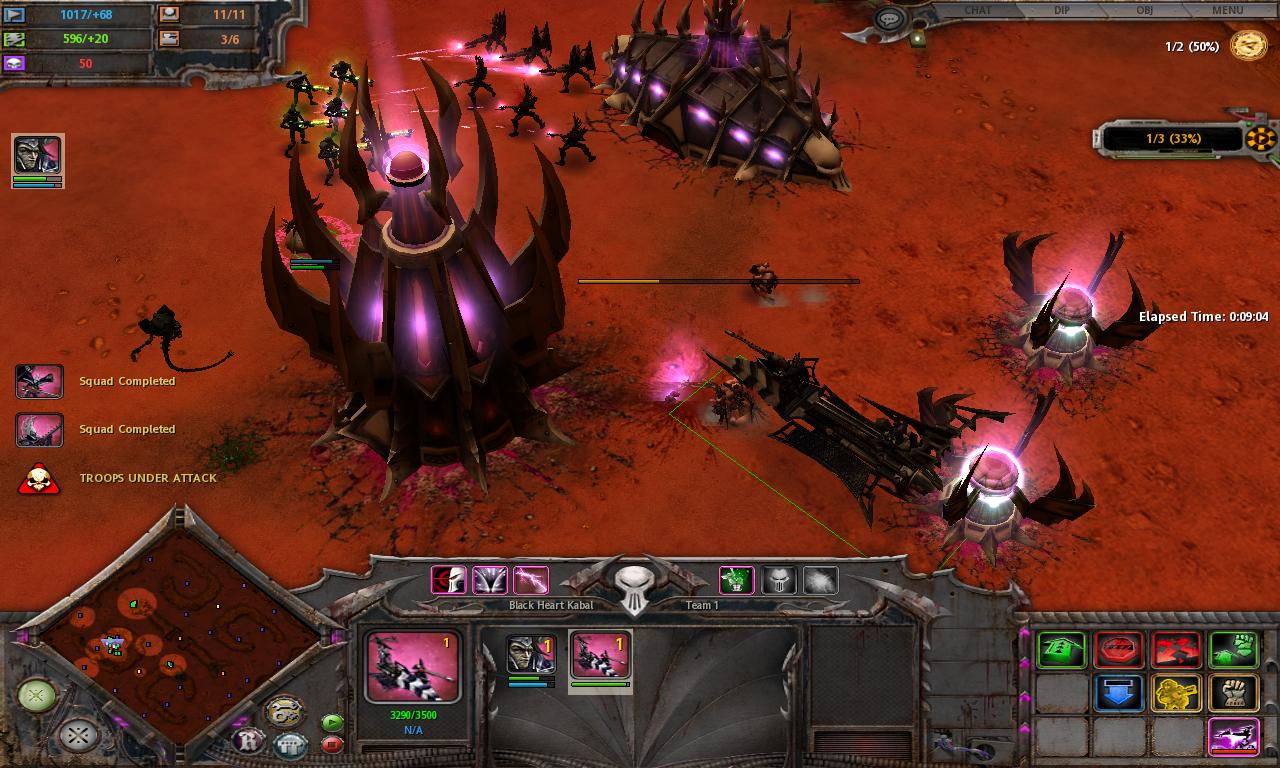This screenshot has width=1280, height=768.
Task: Select the highlighted Raider vehicle card in the selection panel
Action: click(601, 656)
